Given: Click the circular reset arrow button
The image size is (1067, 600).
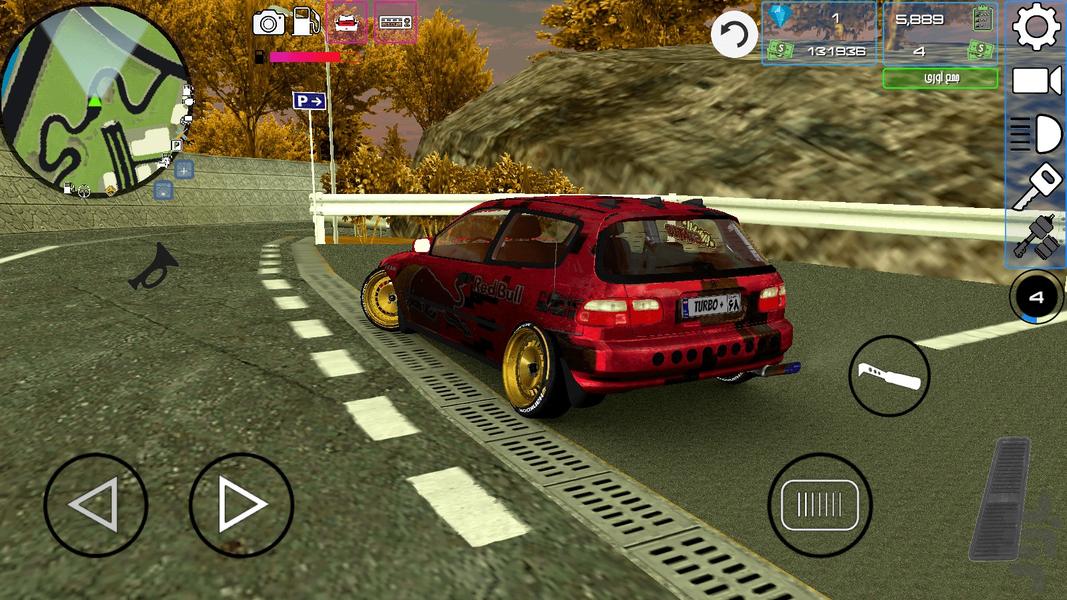Looking at the screenshot, I should (734, 35).
